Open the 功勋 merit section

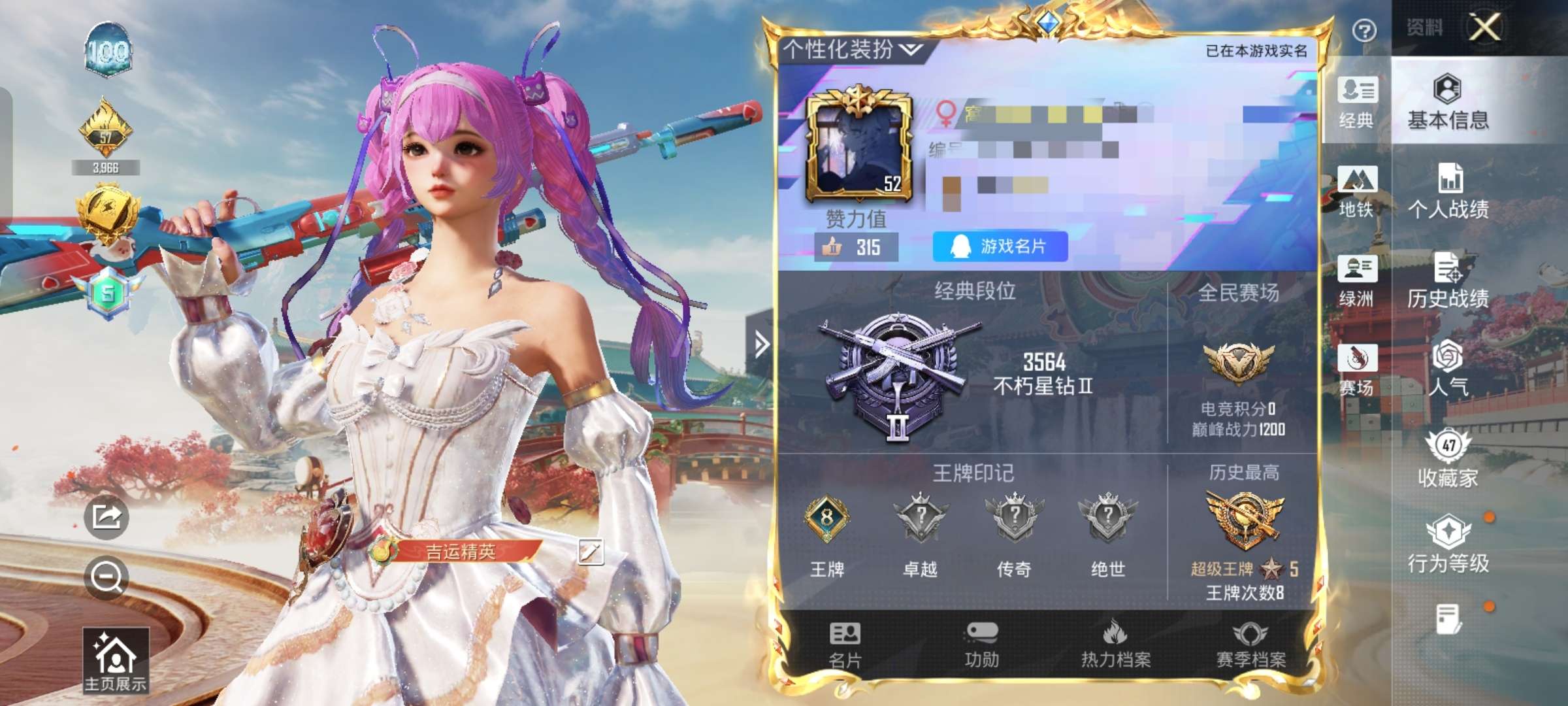coord(981,645)
